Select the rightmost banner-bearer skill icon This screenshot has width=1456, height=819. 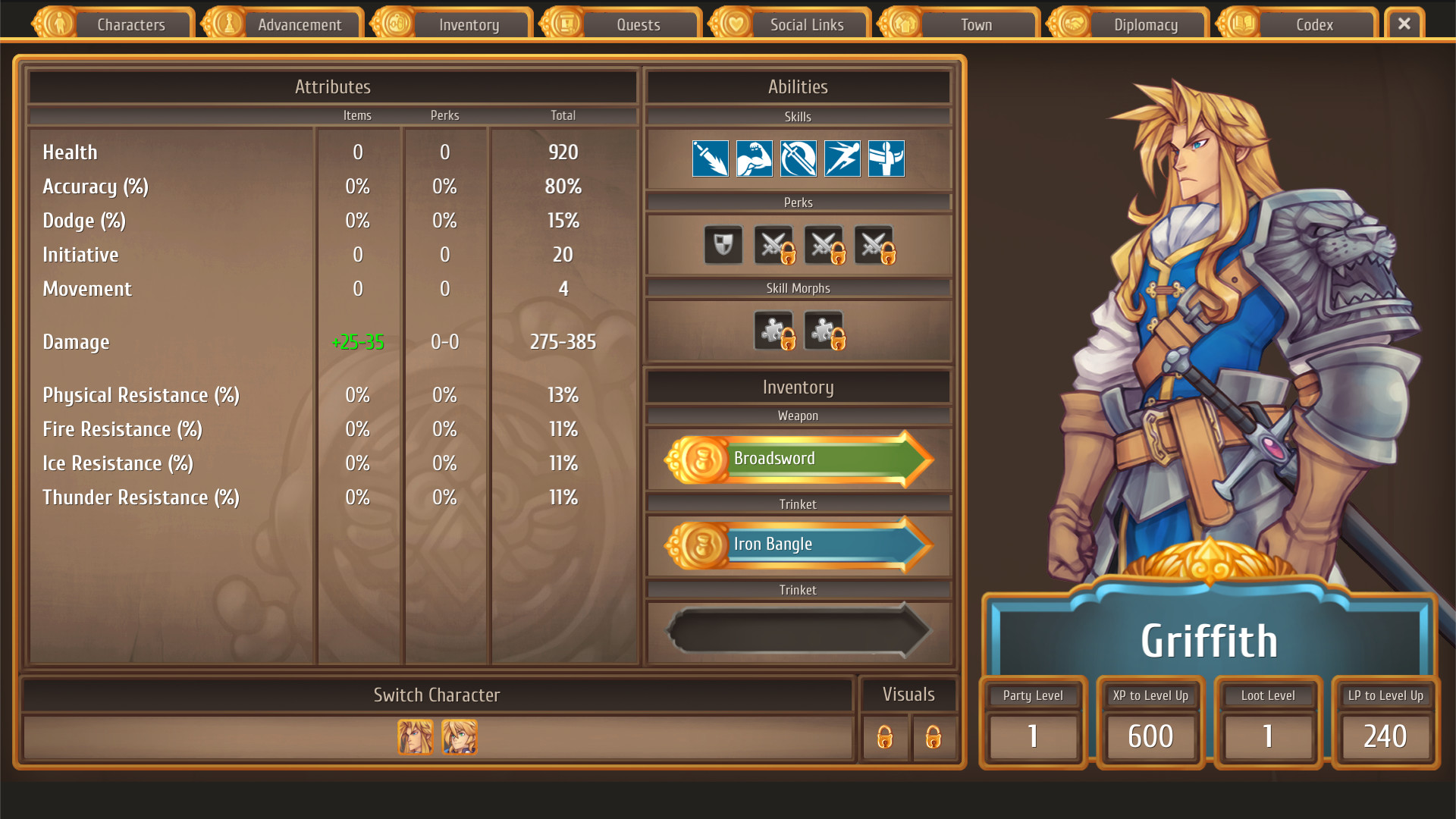(x=886, y=158)
